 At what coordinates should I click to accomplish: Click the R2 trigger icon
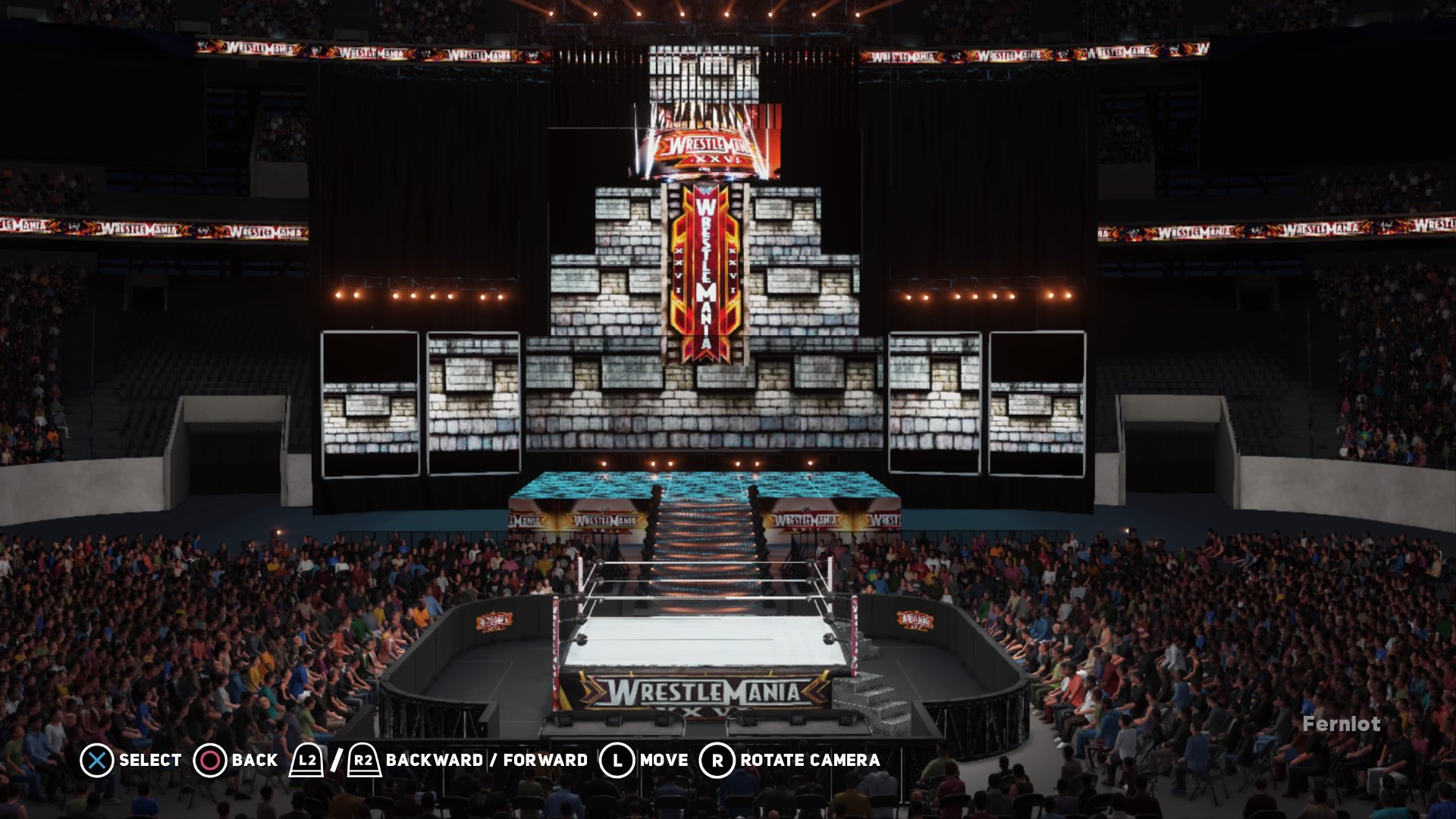tap(362, 759)
